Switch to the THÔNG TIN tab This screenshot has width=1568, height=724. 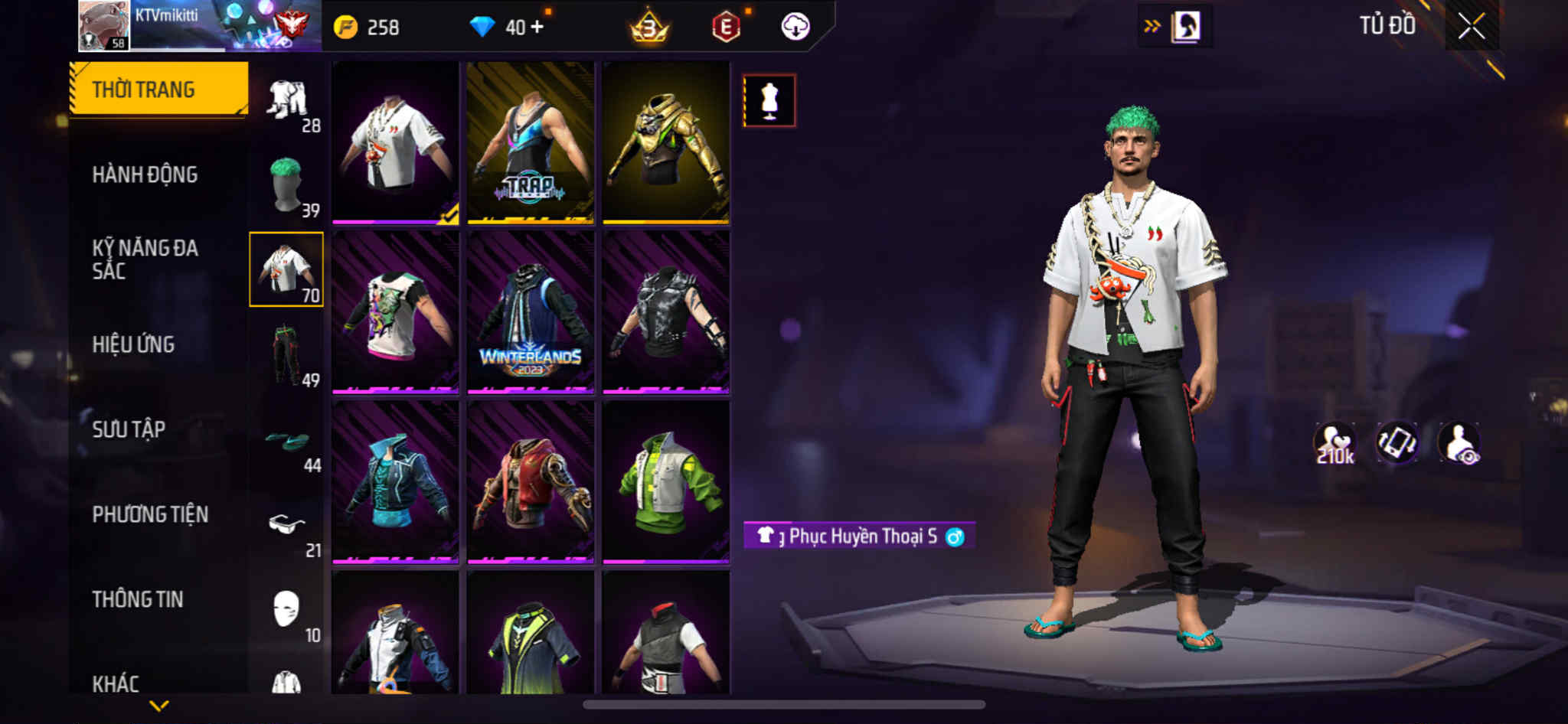(x=138, y=599)
